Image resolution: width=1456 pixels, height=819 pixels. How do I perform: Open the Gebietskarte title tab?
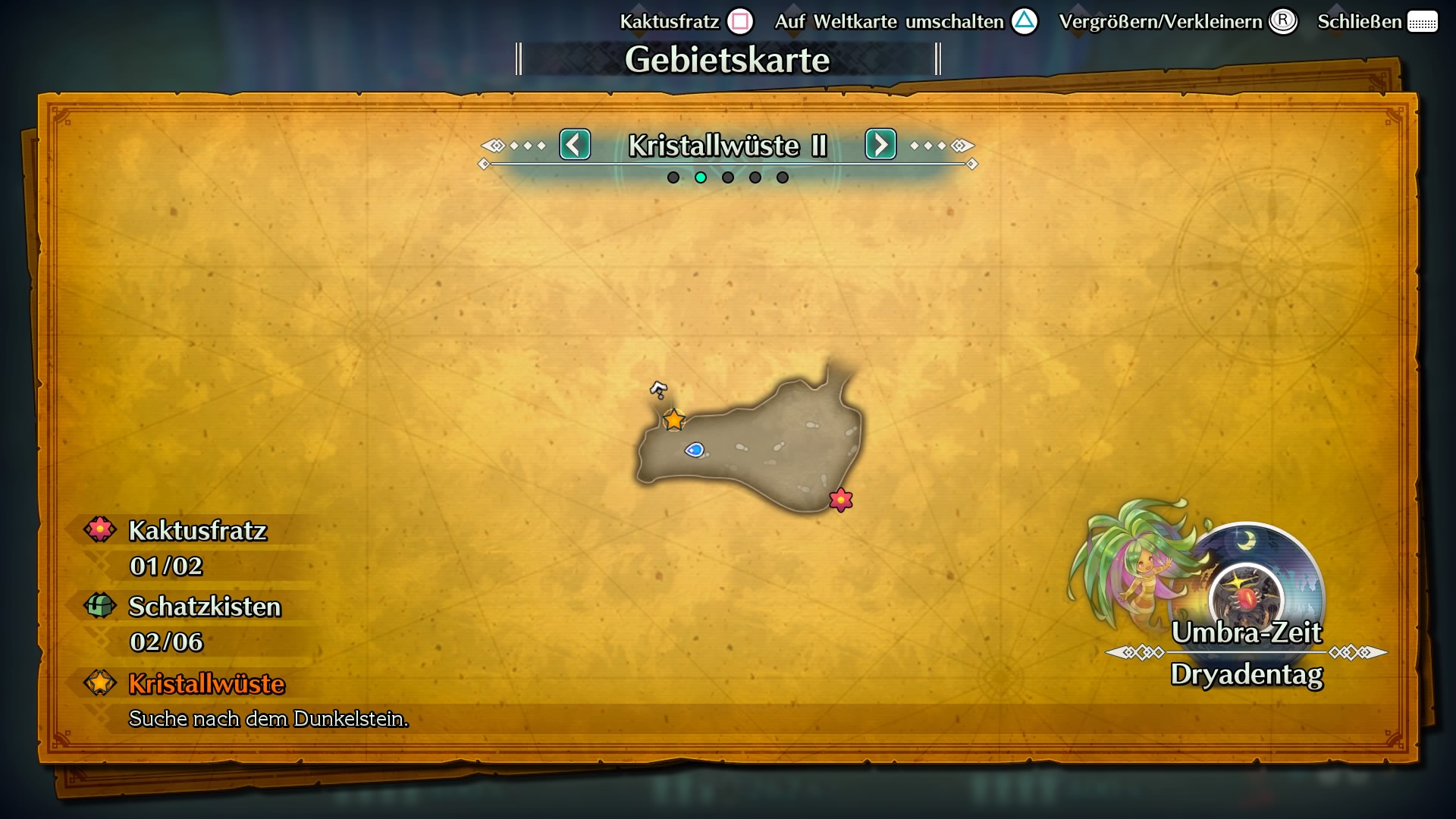(727, 58)
